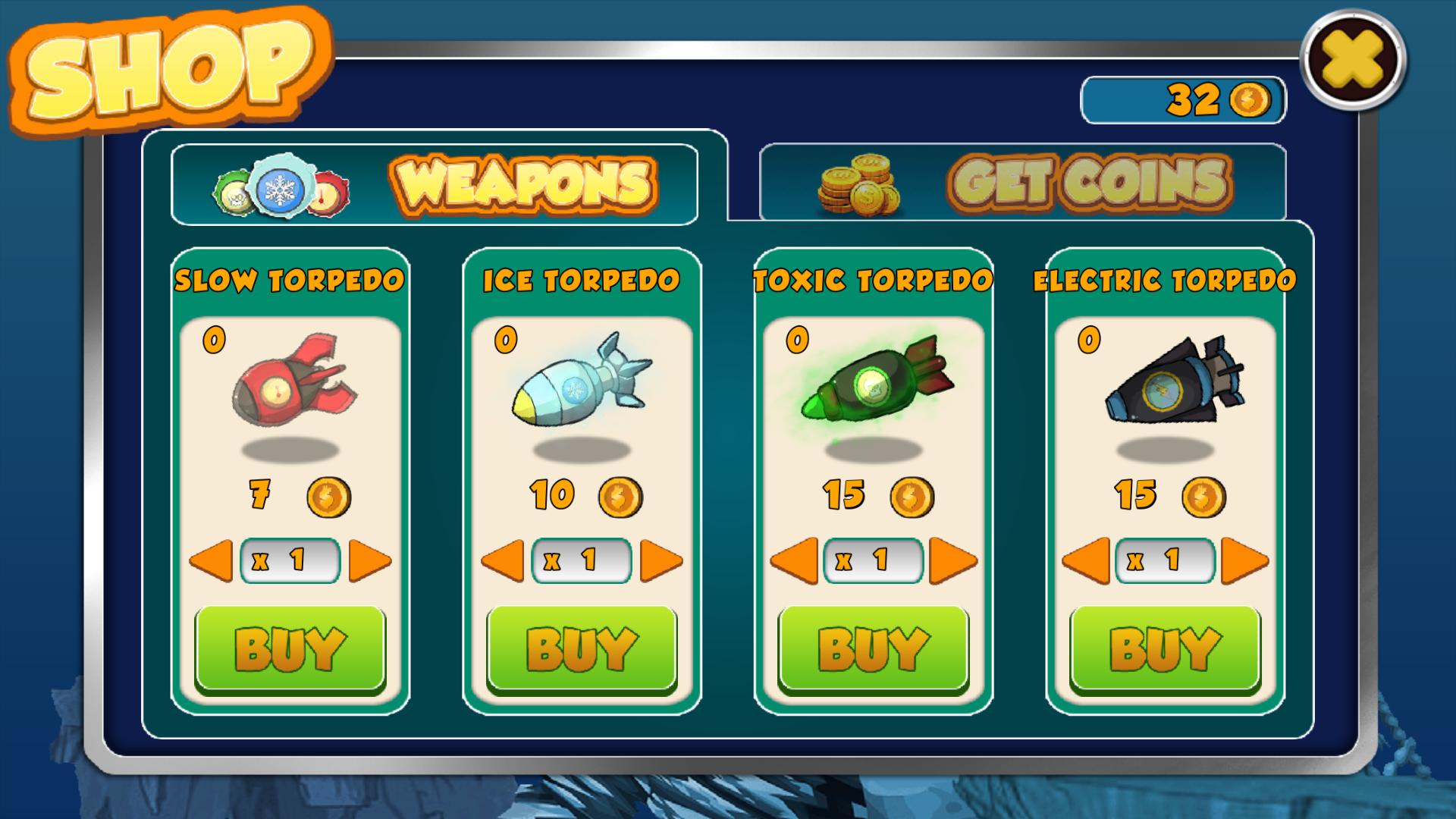The width and height of the screenshot is (1456, 819).
Task: Raise the Electric Torpedo quantity
Action: coord(1244,561)
